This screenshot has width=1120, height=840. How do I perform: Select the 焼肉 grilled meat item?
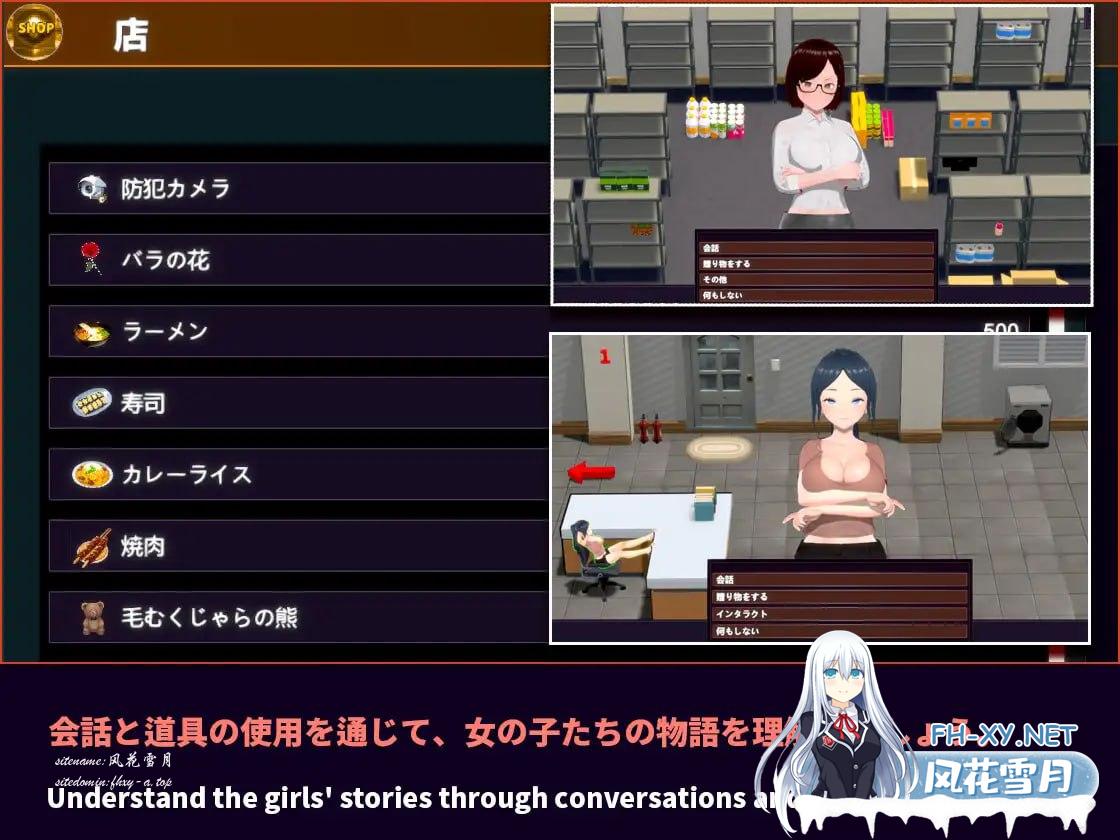[x=298, y=546]
